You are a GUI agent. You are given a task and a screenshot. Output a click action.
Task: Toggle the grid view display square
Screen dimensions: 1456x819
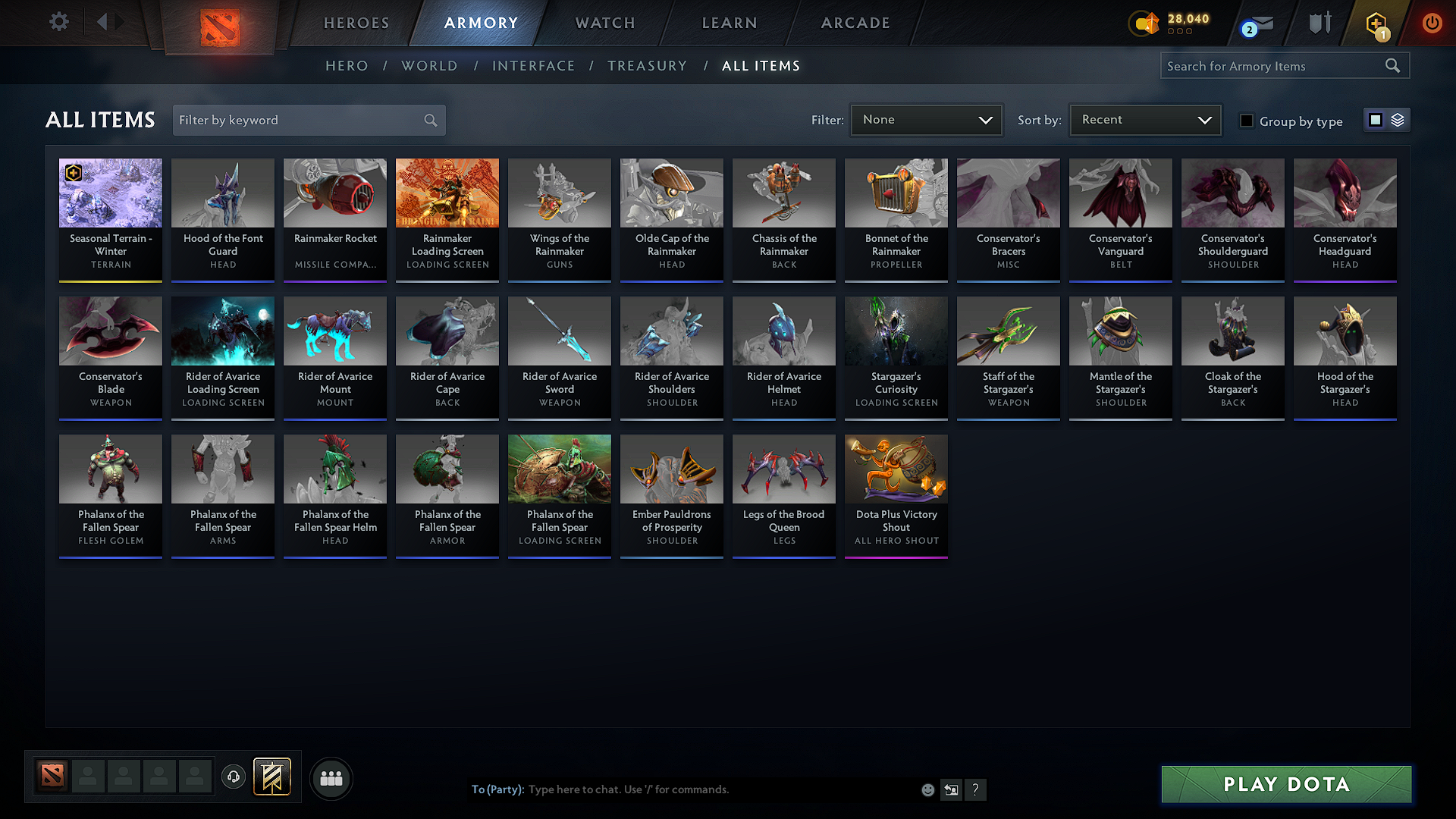pos(1375,119)
